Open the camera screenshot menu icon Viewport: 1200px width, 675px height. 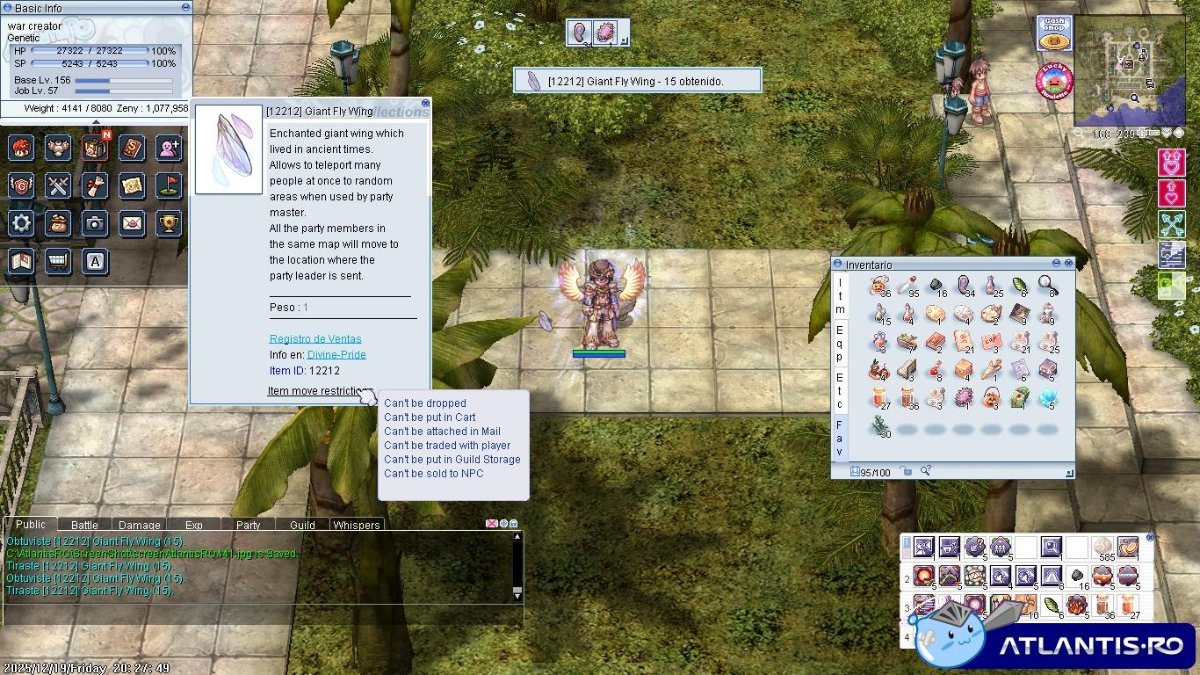click(95, 223)
